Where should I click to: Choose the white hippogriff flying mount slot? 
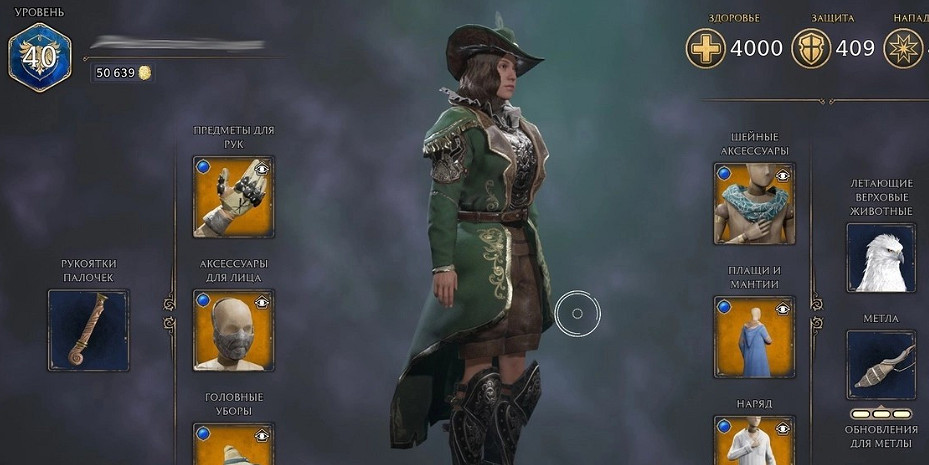click(881, 258)
